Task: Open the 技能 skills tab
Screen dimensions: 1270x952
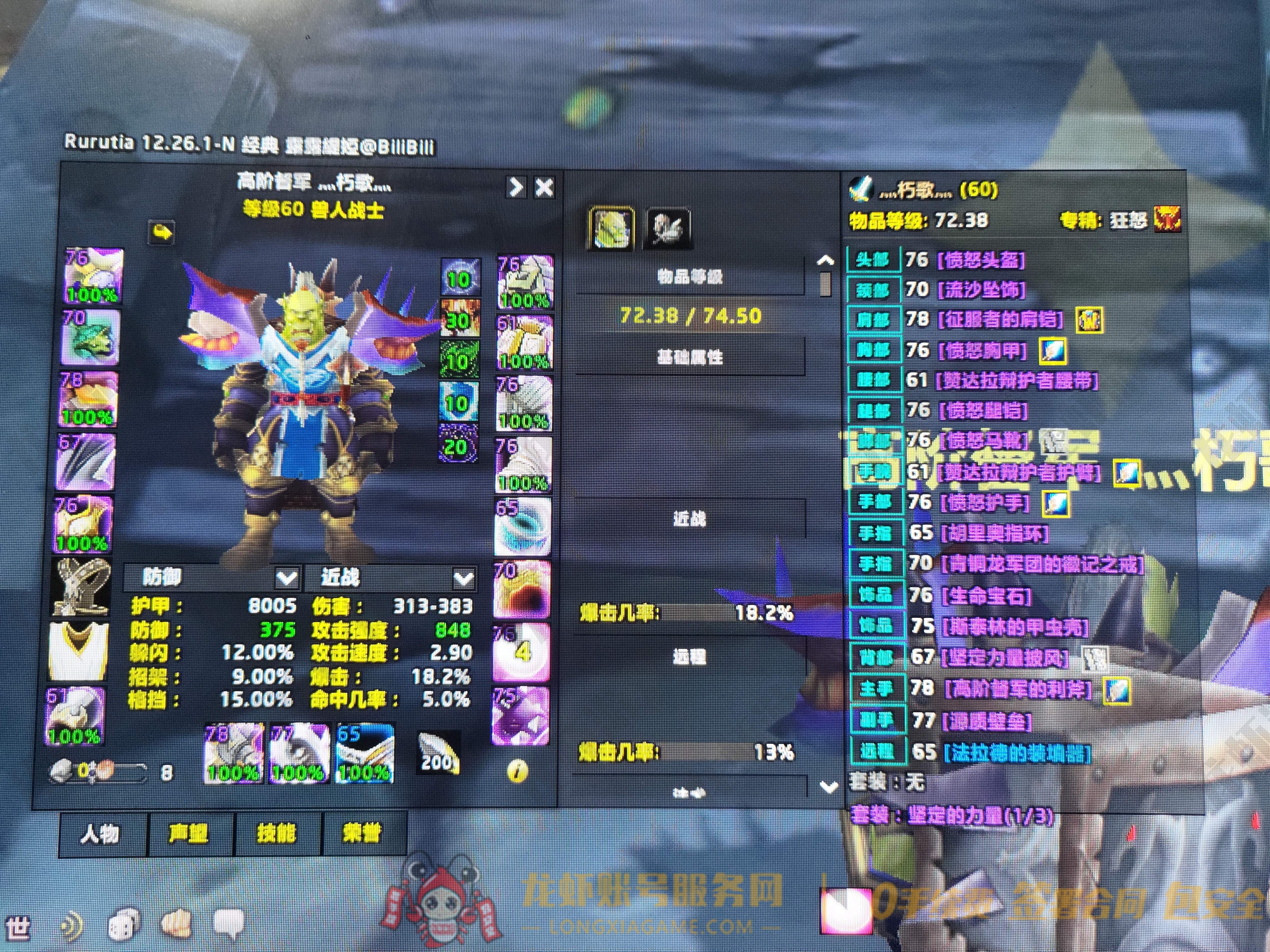Action: [277, 833]
